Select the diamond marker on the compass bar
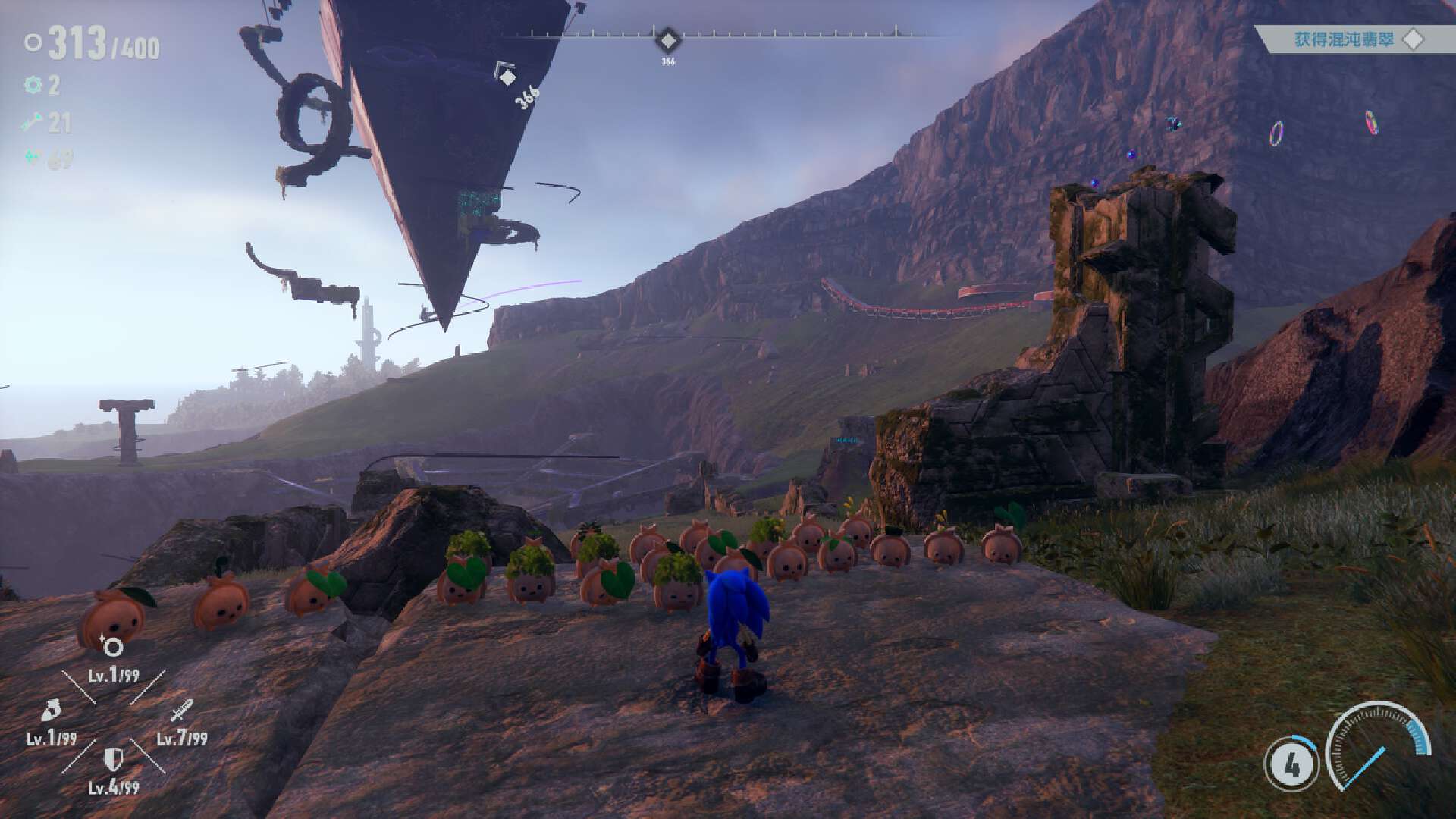The image size is (1456, 819). click(667, 39)
